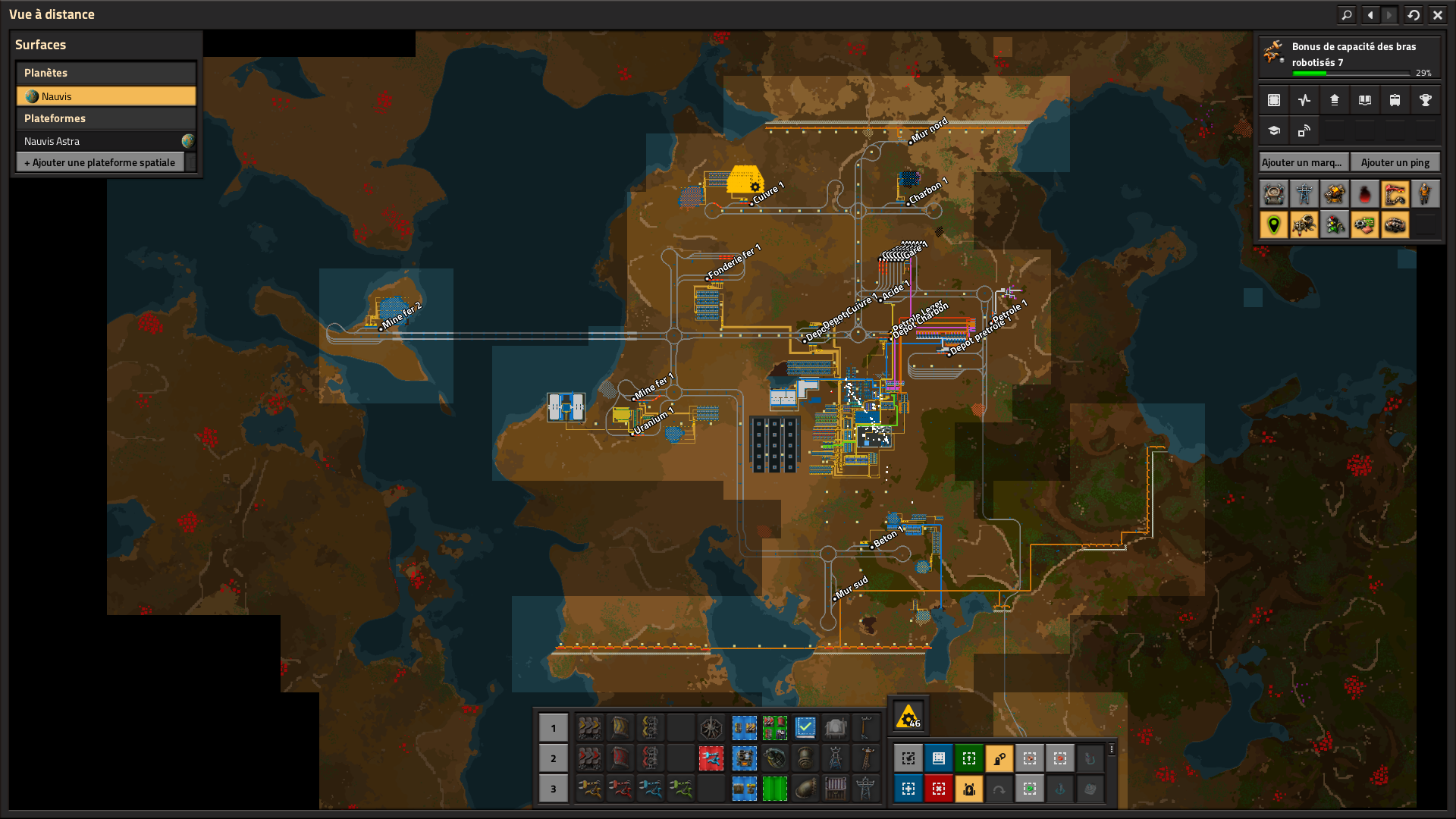
Task: Open the alert warning icon showing 46
Action: click(x=908, y=717)
